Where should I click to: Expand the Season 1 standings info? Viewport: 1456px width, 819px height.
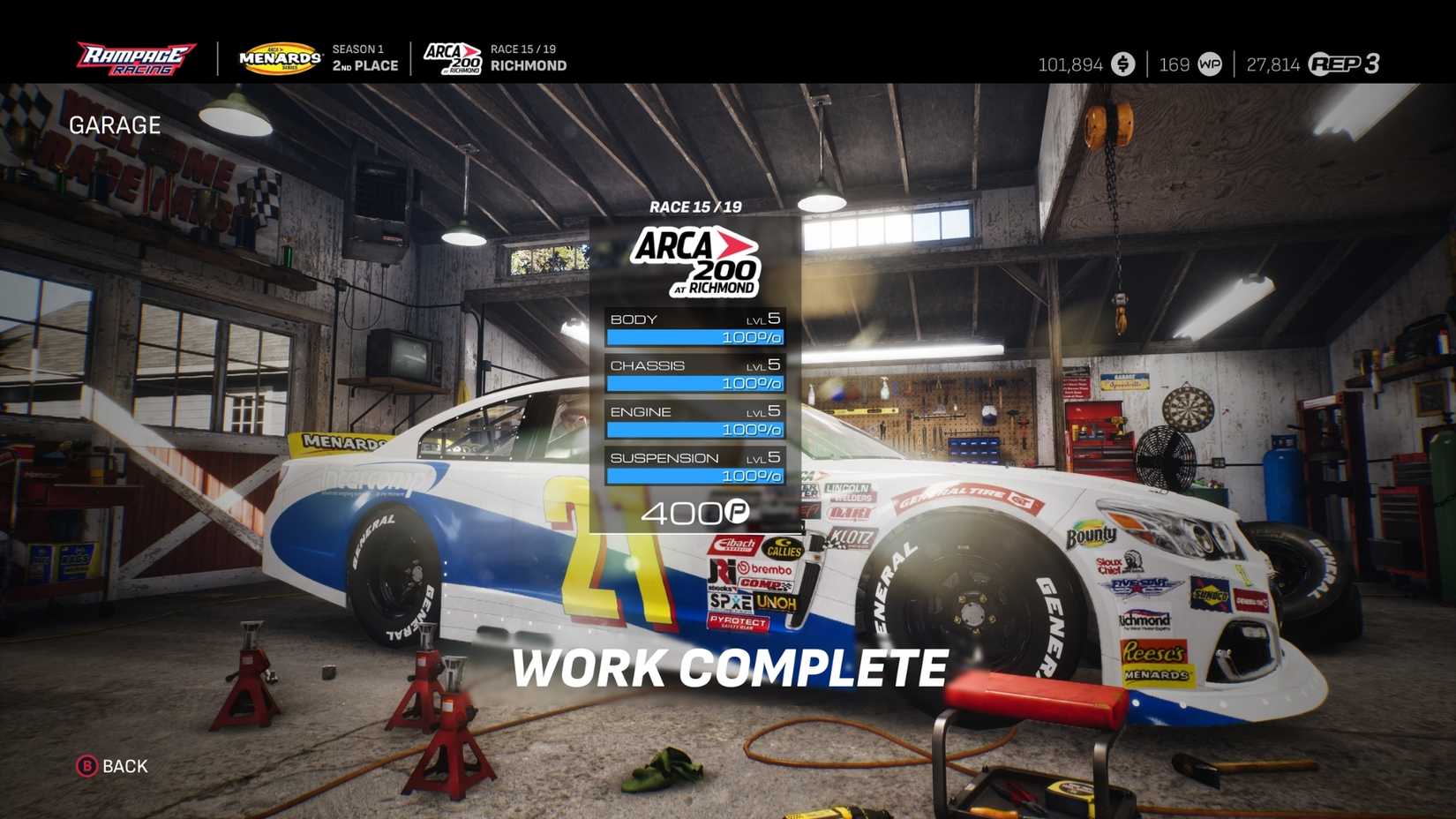pos(364,56)
